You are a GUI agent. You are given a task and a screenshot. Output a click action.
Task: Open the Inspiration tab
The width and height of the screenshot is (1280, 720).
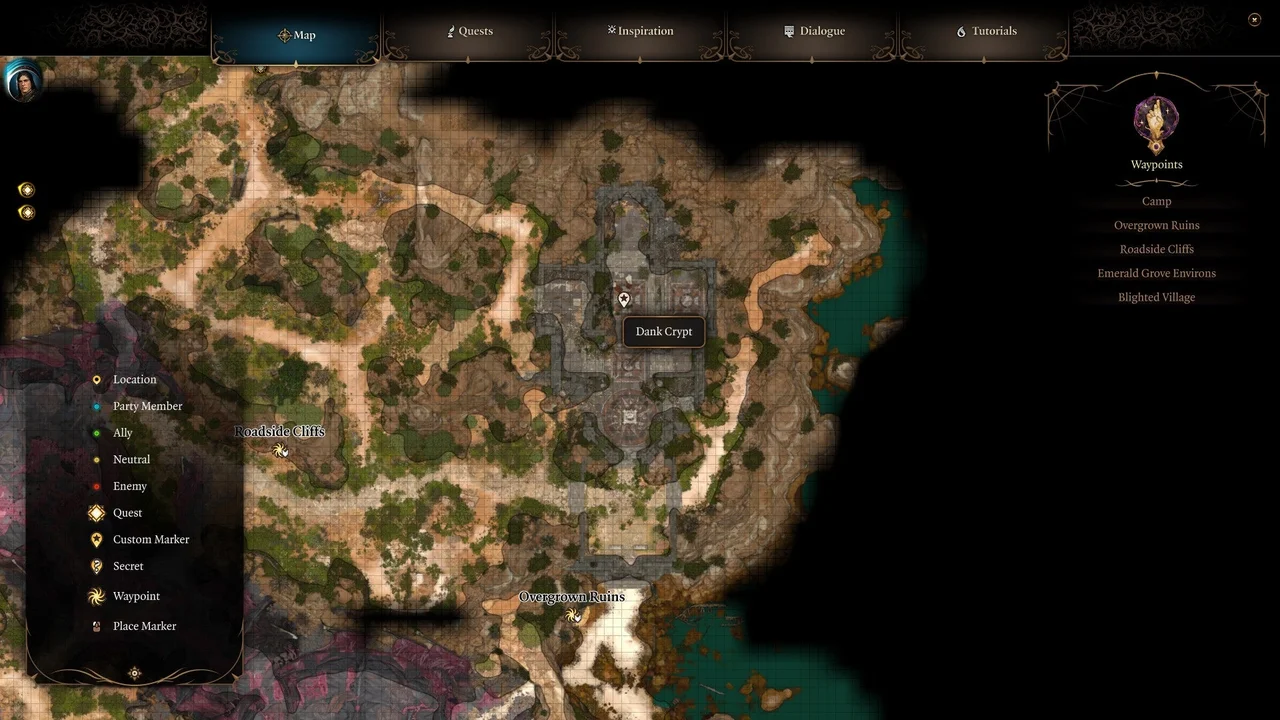pos(640,31)
